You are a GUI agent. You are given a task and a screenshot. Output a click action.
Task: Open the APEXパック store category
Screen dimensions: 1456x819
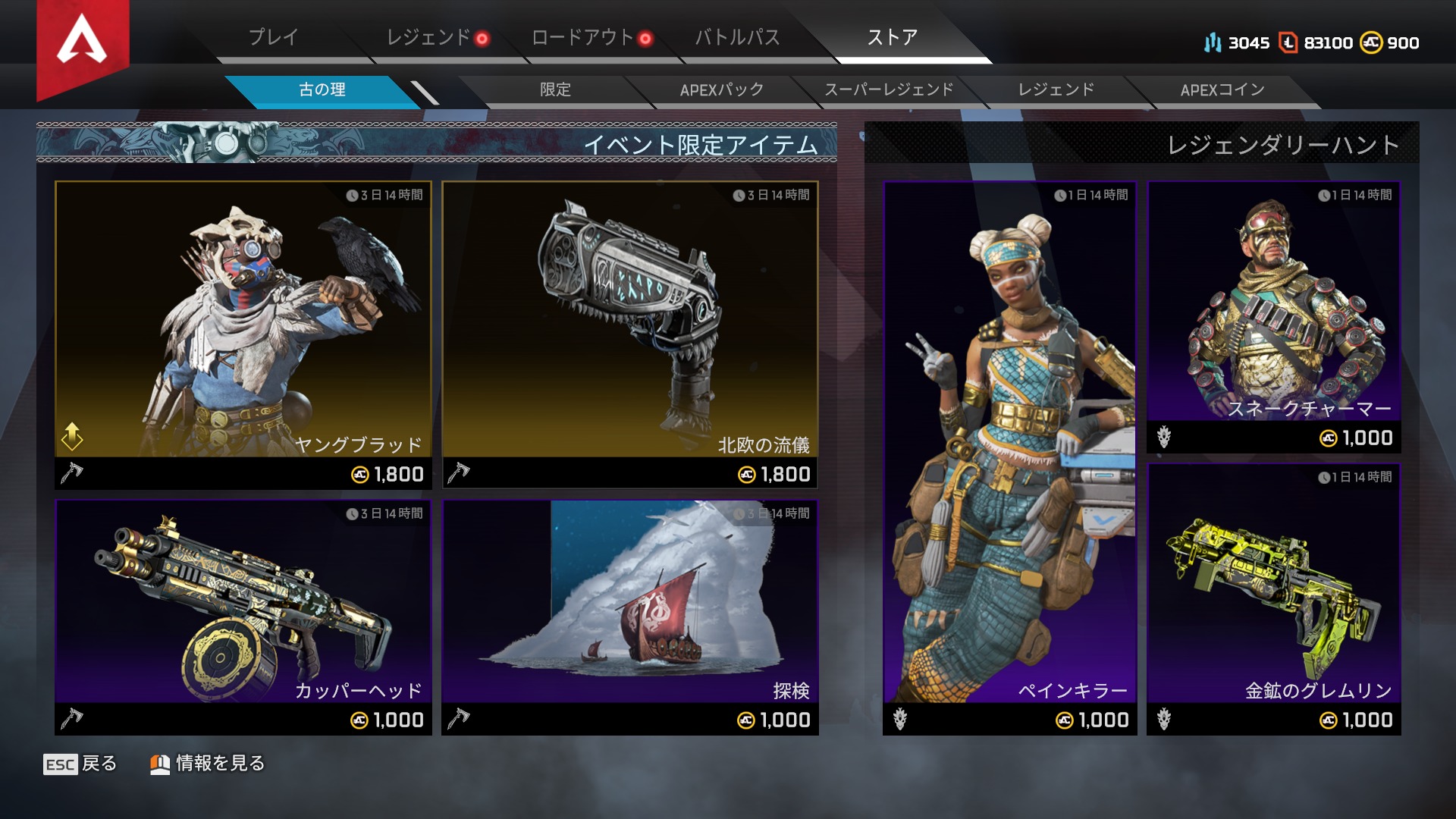tap(721, 90)
